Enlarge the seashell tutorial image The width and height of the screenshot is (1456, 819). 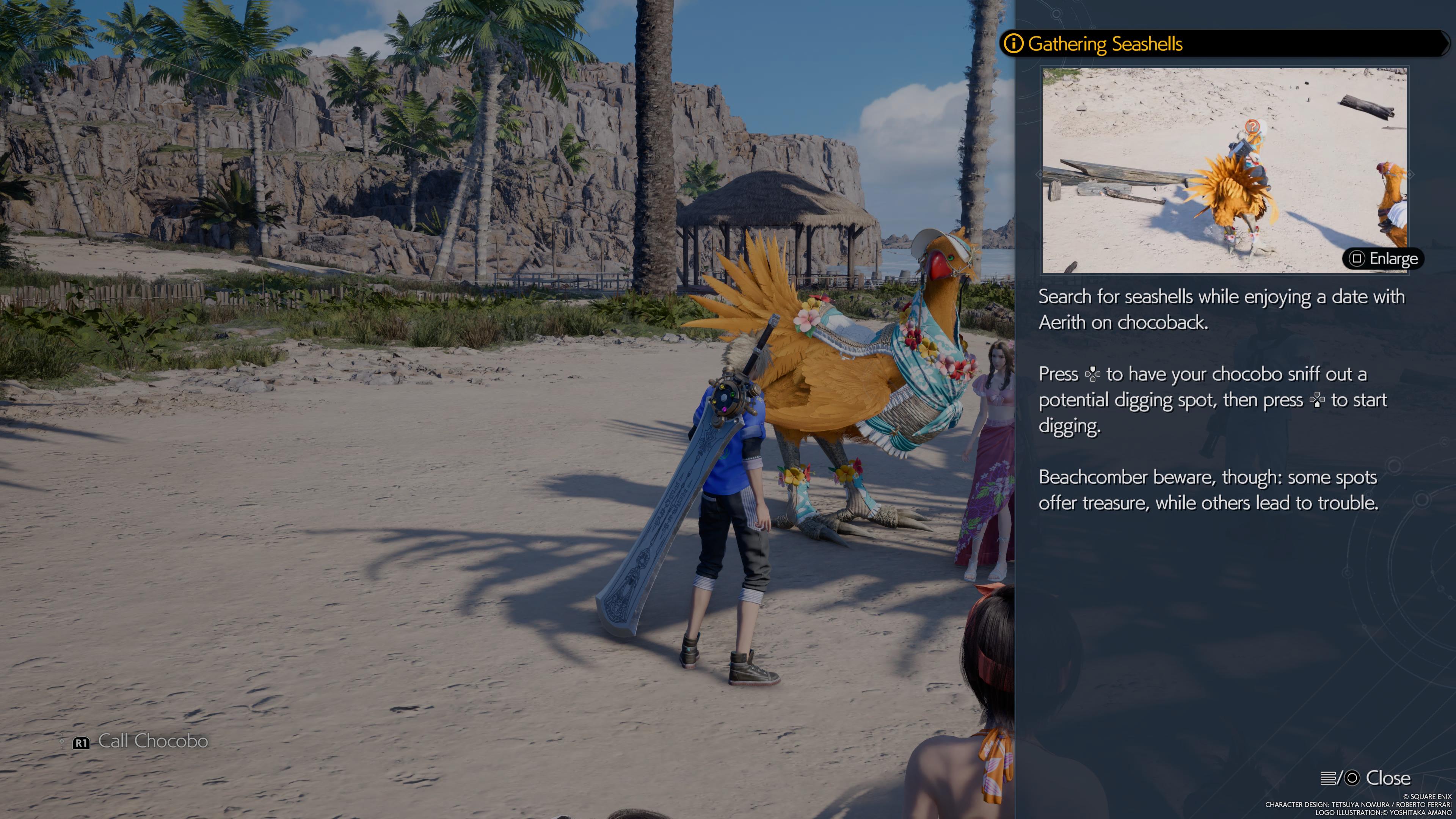(1383, 259)
